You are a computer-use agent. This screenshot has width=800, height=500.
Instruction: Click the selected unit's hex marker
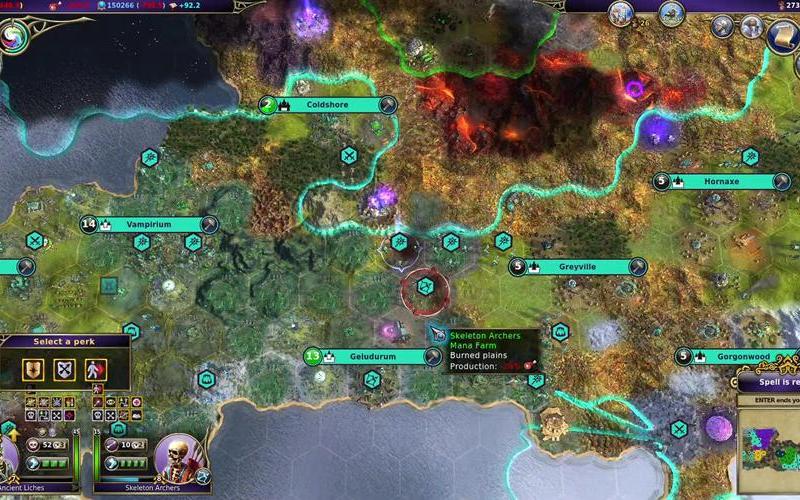point(425,289)
